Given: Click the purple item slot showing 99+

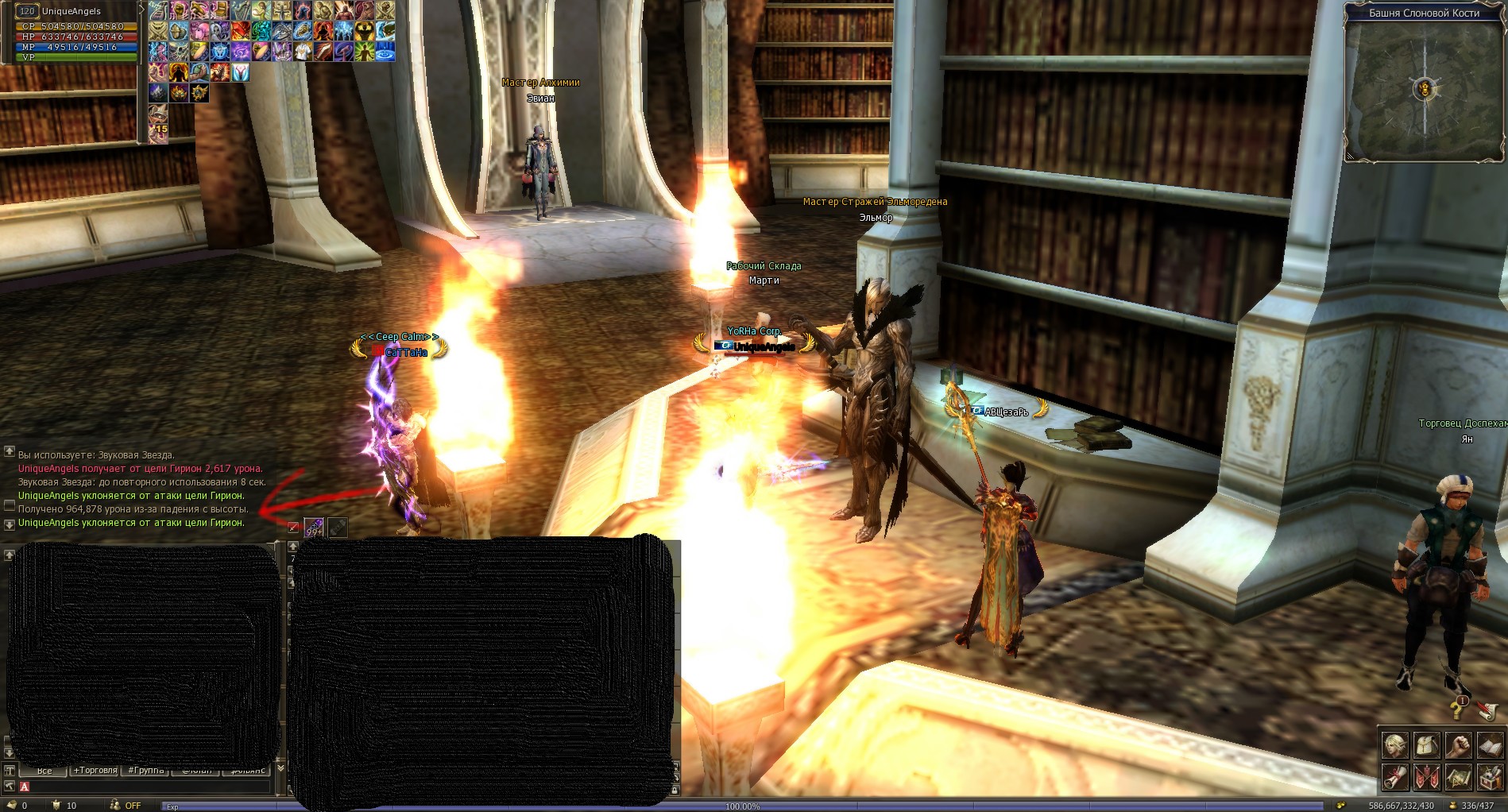Looking at the screenshot, I should [x=314, y=528].
